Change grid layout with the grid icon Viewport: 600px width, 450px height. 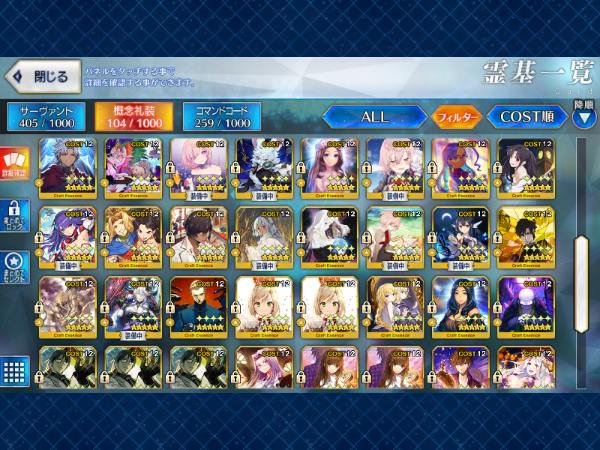click(x=14, y=372)
